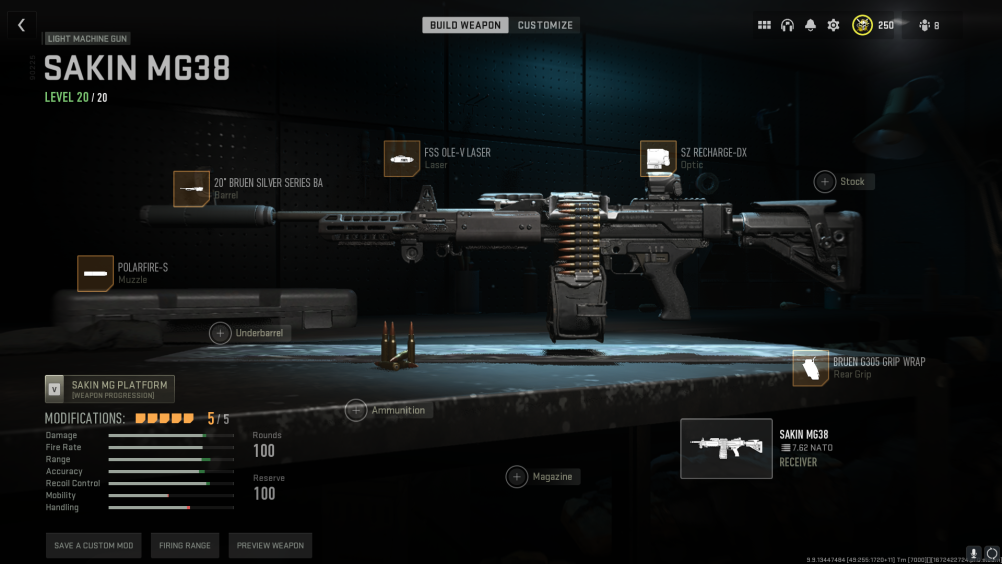Choose the FSS OLE-V Laser attachment slot
The width and height of the screenshot is (1002, 564).
(402, 159)
